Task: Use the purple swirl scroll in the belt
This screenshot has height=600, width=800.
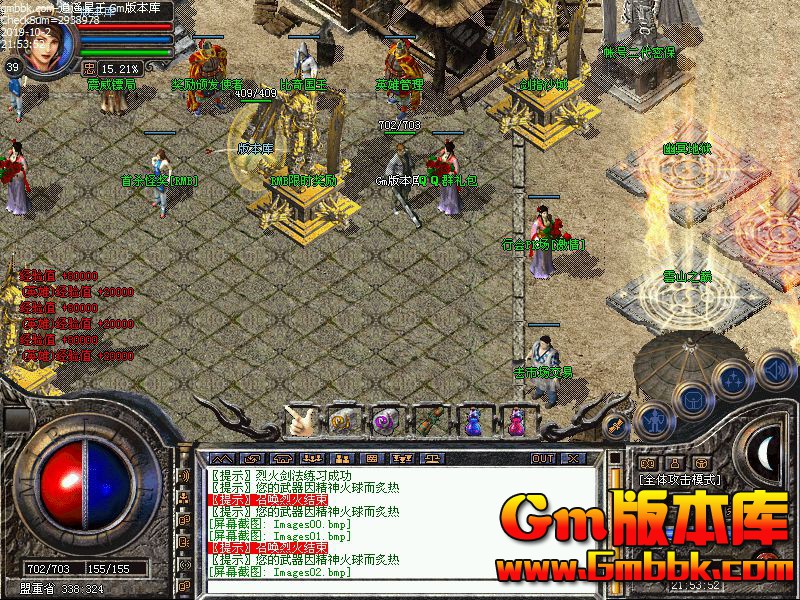Action: coord(385,422)
